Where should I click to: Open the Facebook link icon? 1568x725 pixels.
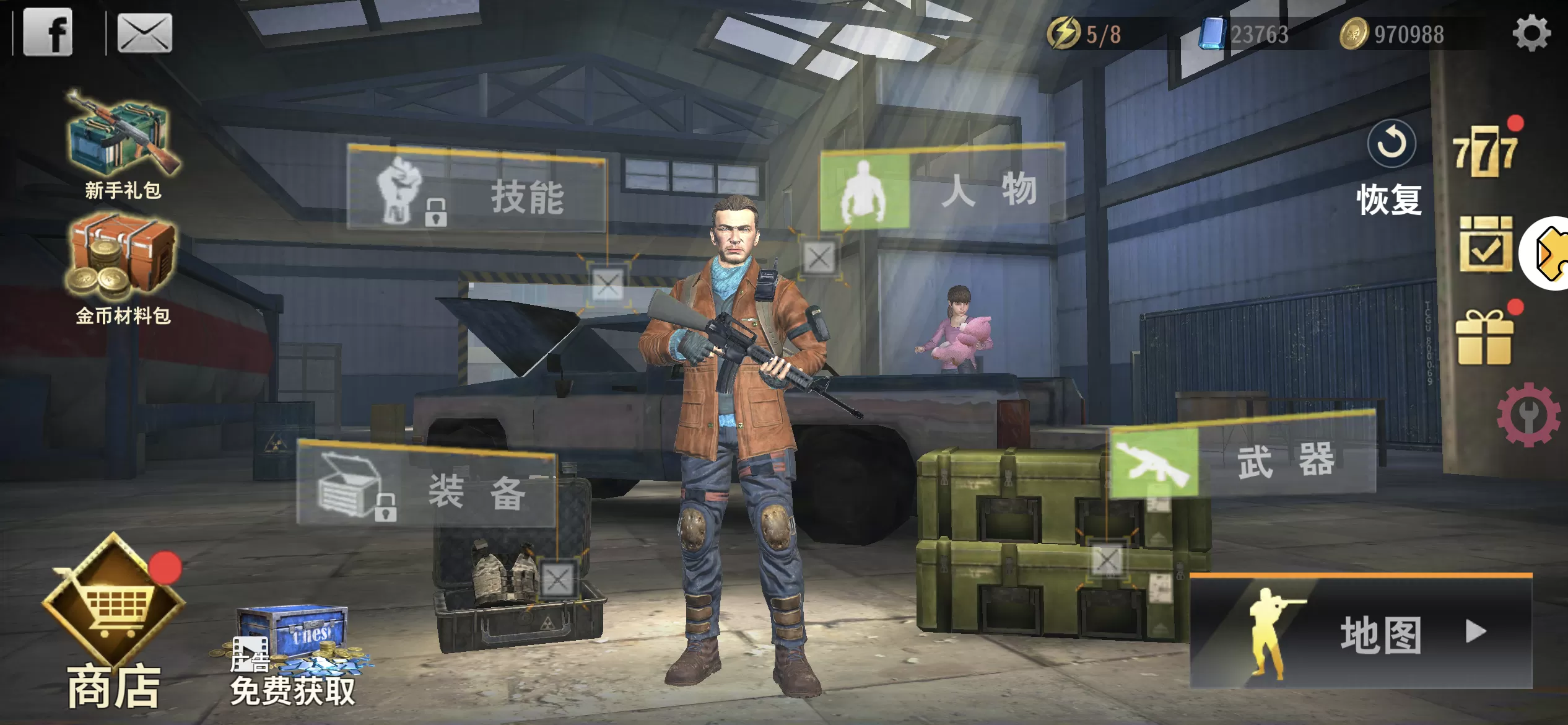pyautogui.click(x=48, y=32)
